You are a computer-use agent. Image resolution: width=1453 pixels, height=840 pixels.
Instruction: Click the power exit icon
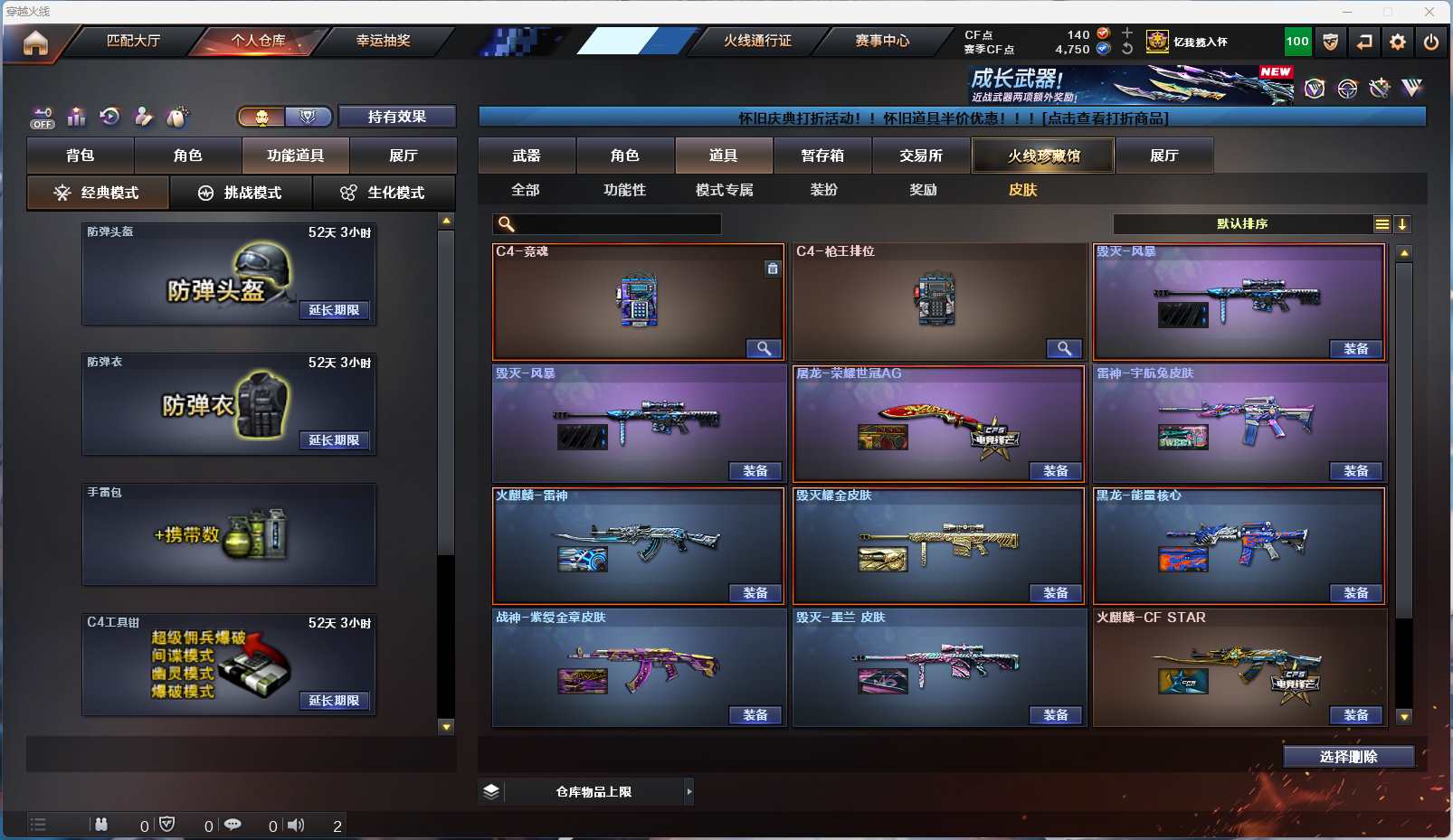(x=1430, y=42)
